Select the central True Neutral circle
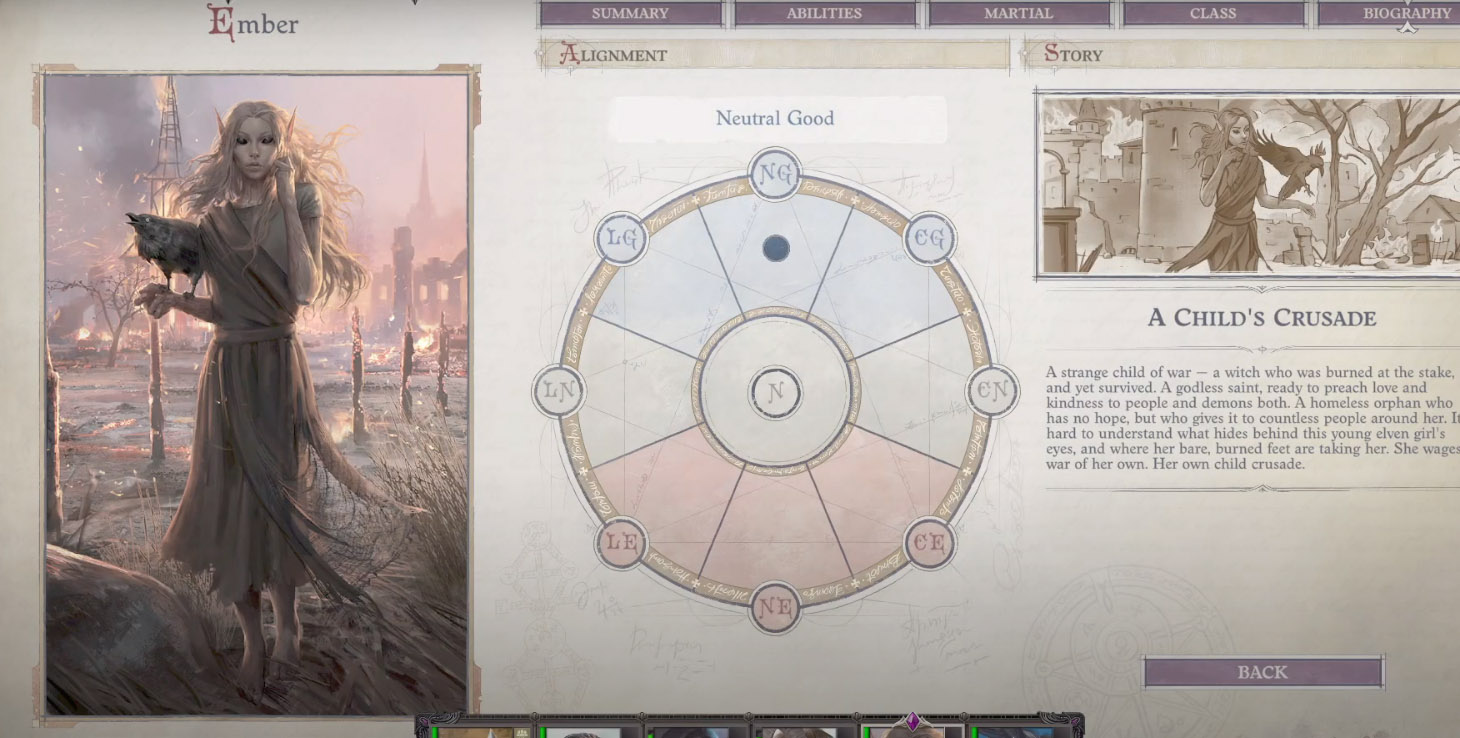Image resolution: width=1460 pixels, height=738 pixels. tap(775, 393)
